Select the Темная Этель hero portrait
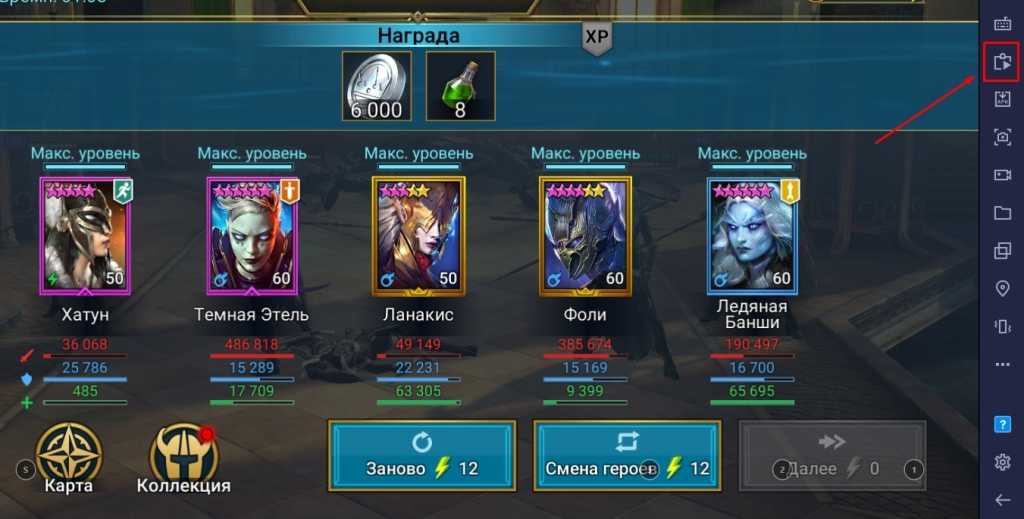1024x519 pixels. coord(251,234)
